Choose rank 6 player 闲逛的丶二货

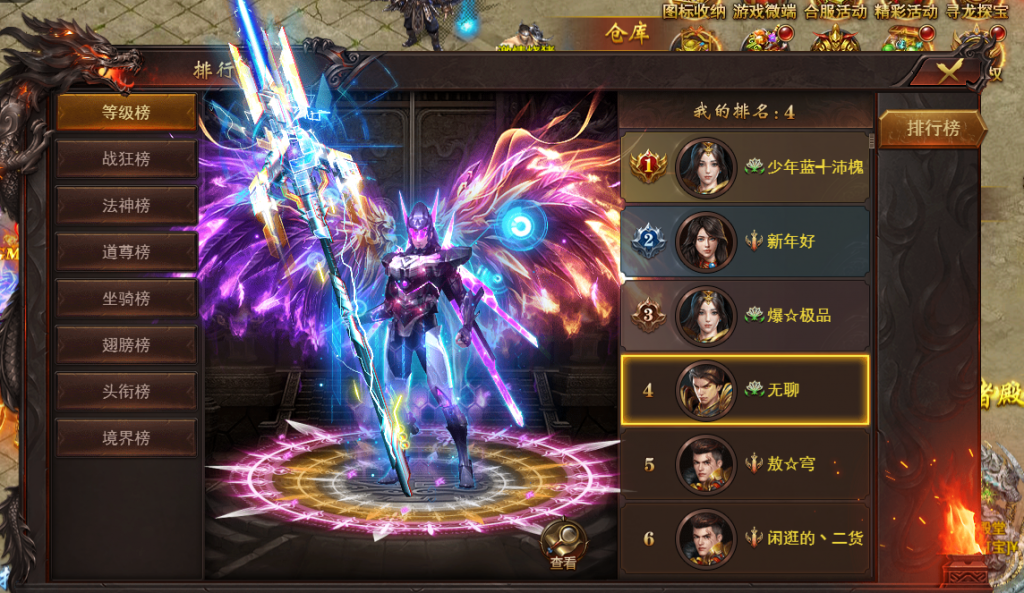pos(744,538)
